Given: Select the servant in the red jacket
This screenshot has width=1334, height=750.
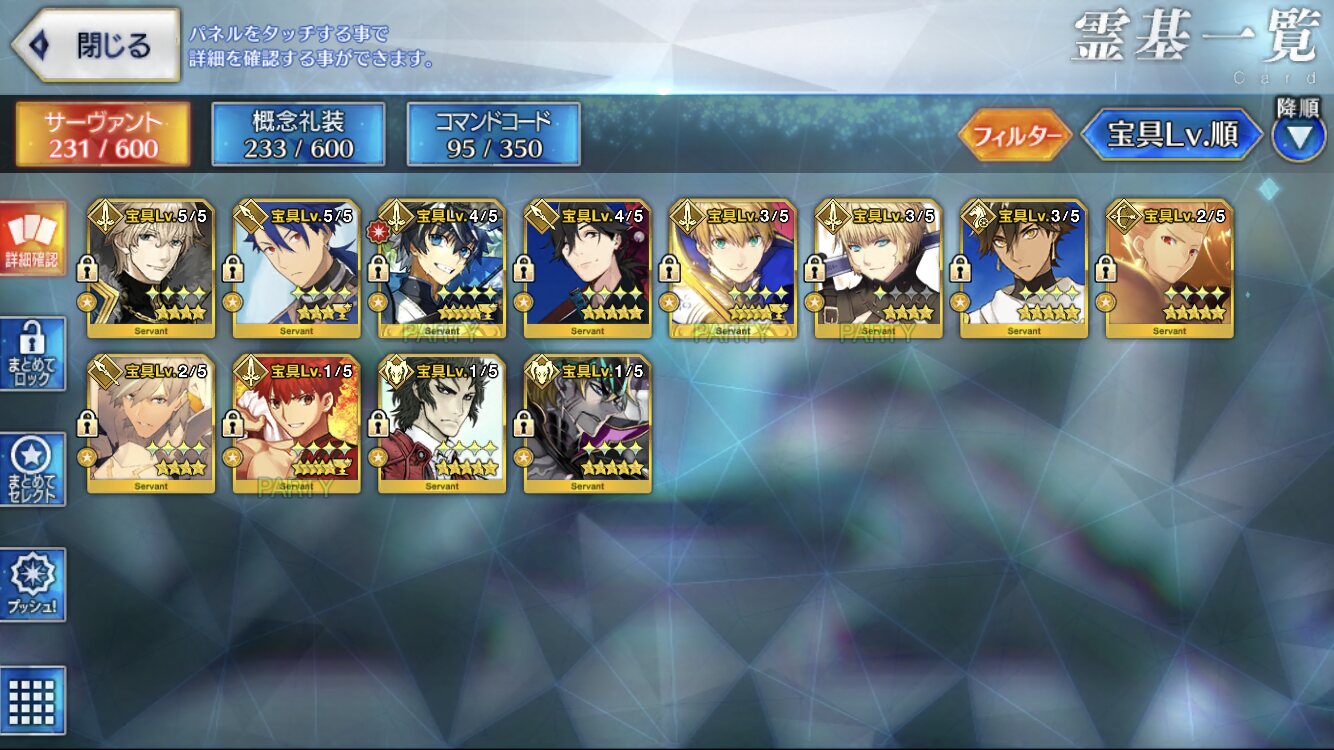Looking at the screenshot, I should pyautogui.click(x=442, y=423).
